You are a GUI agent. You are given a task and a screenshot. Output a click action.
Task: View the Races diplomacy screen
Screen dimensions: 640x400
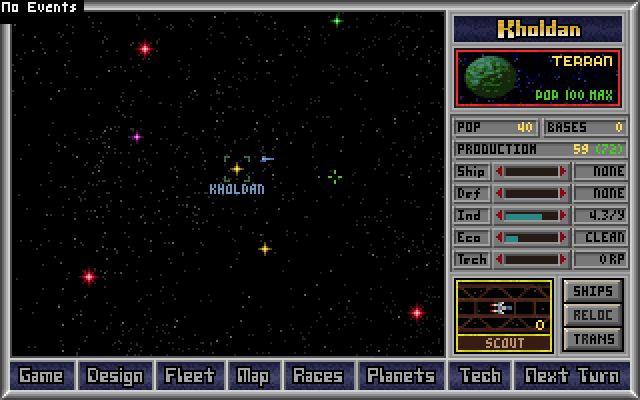317,376
